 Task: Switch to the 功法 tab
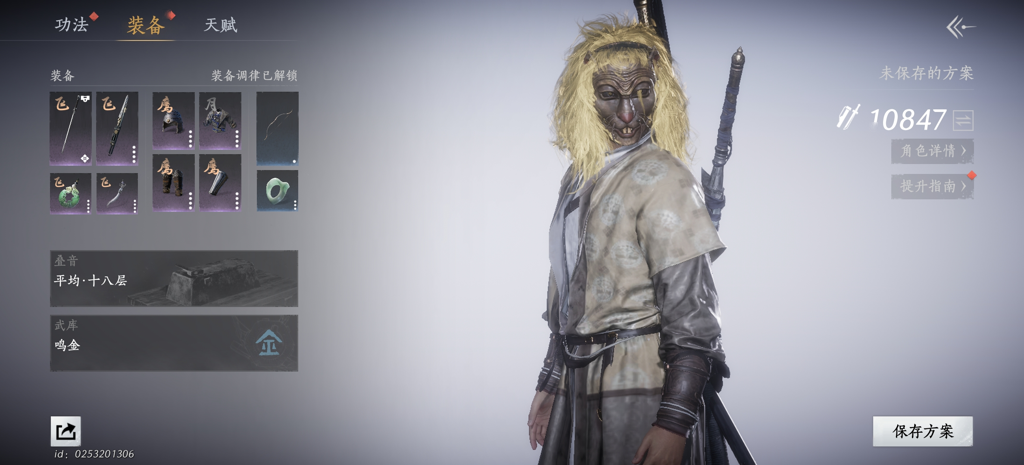pos(71,25)
